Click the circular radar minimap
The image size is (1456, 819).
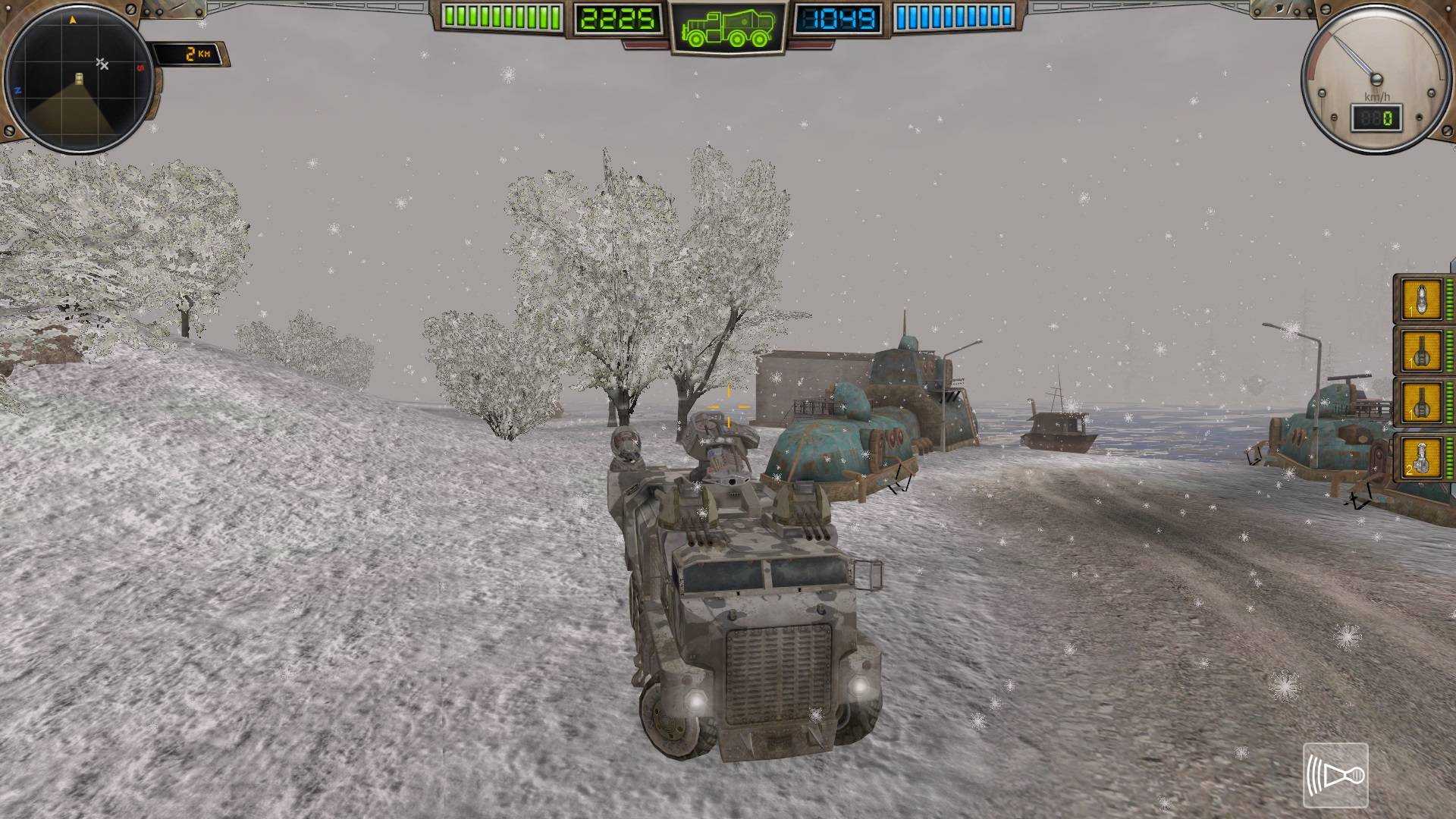(x=79, y=78)
